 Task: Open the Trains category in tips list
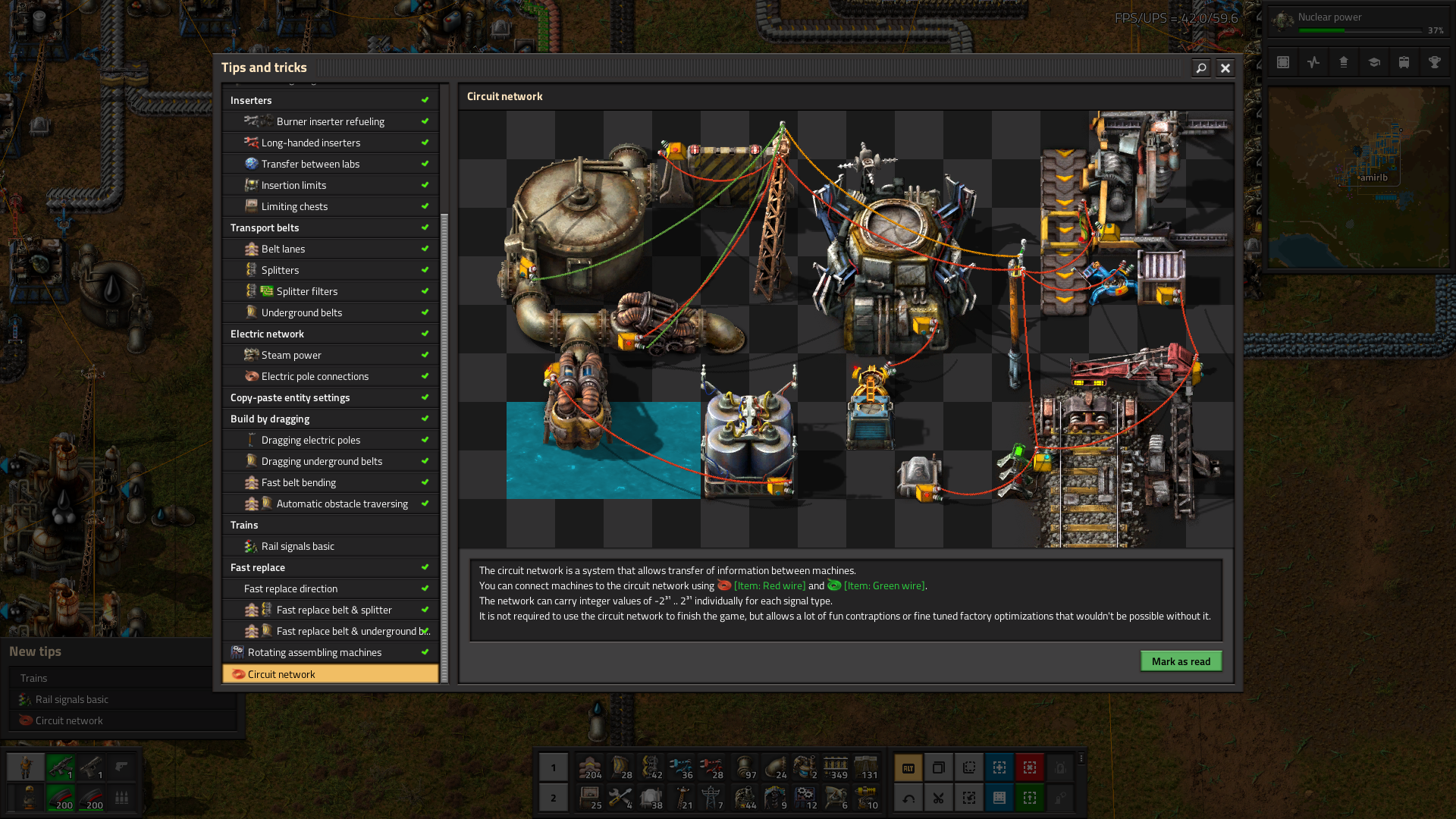point(244,525)
